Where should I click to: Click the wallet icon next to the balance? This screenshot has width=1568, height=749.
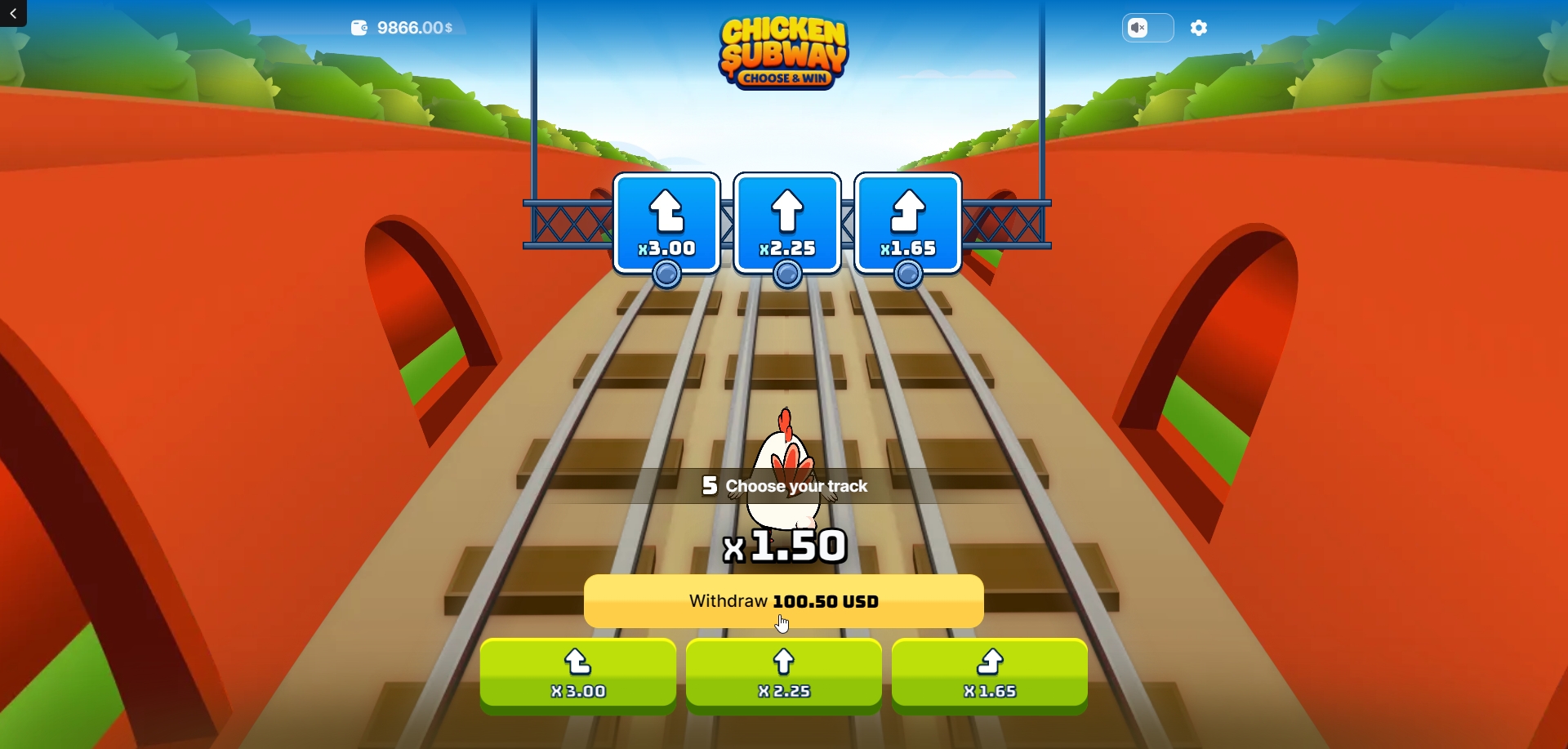point(358,27)
